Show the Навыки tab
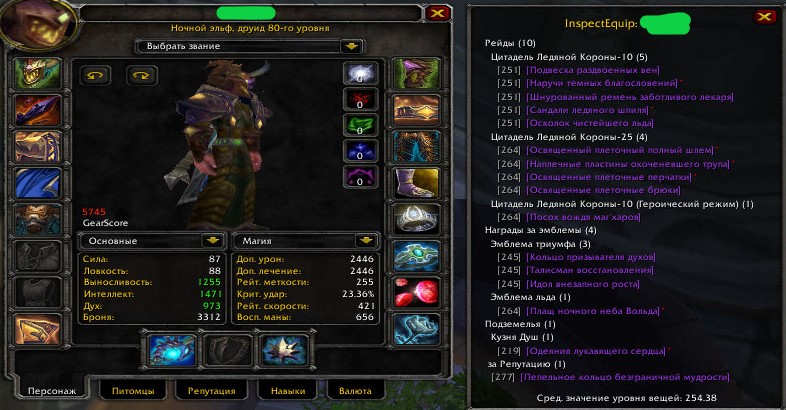 coord(287,391)
